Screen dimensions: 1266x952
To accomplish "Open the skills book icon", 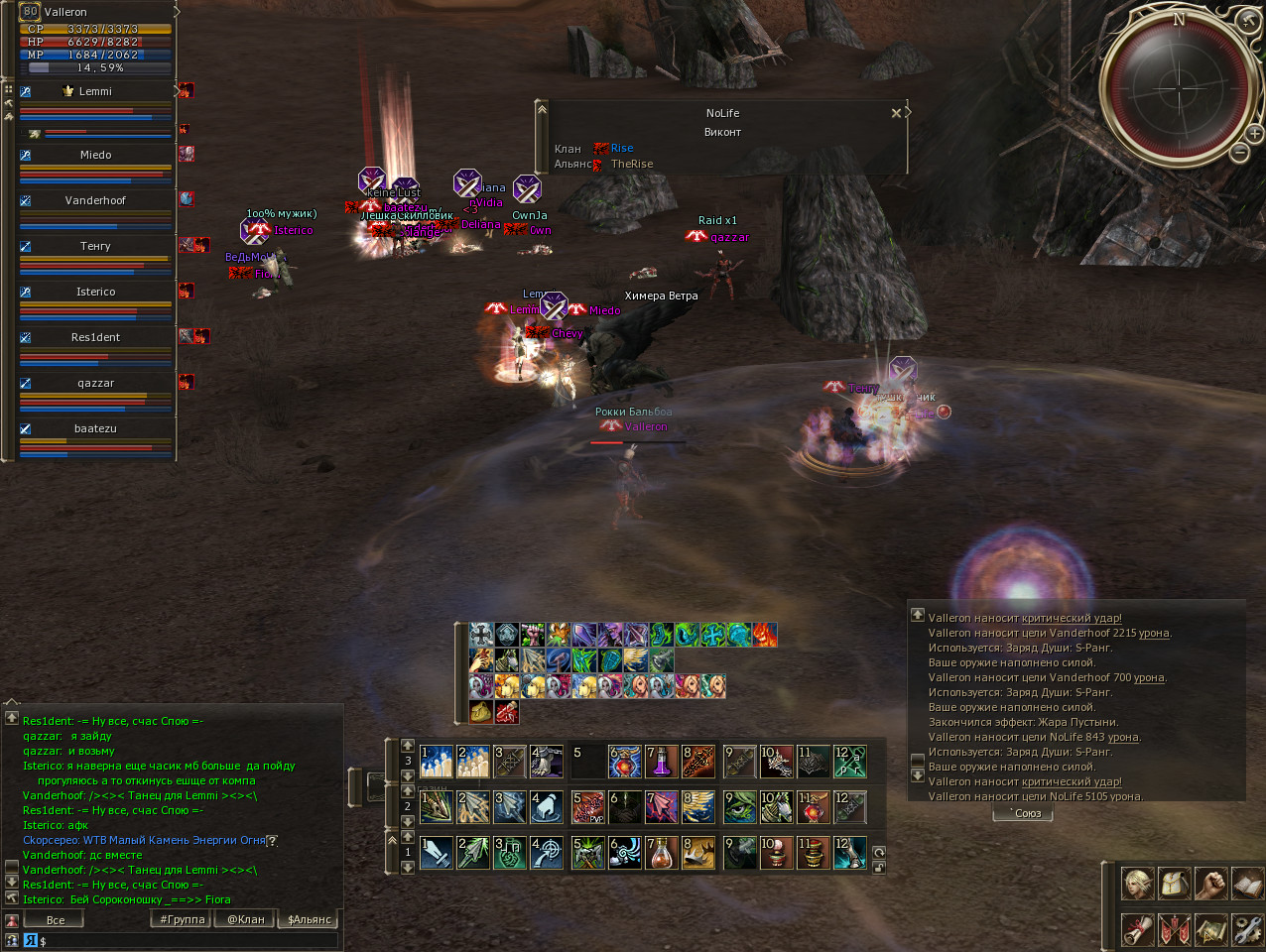I will 1246,884.
